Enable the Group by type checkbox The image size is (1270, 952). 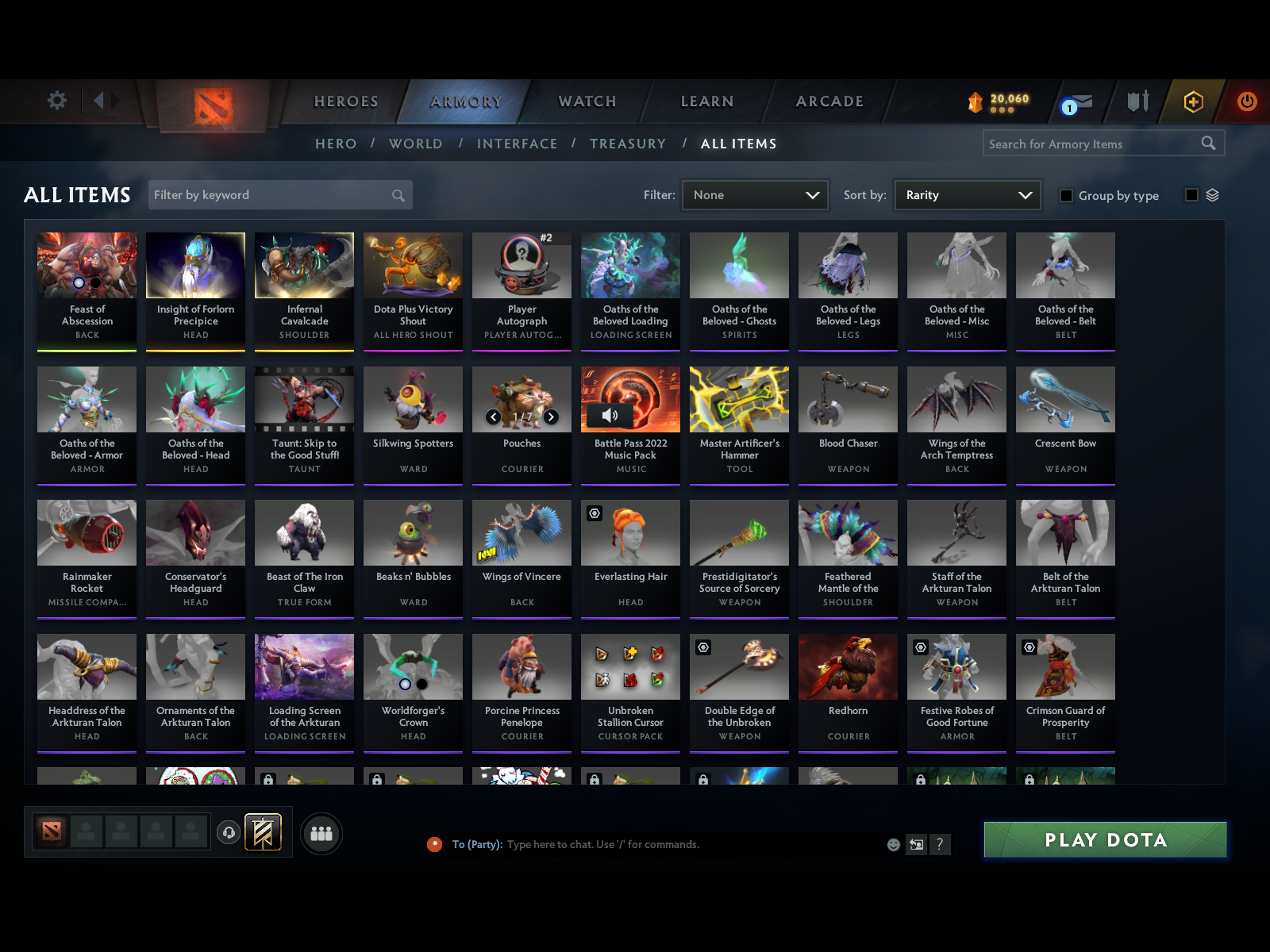[1067, 195]
